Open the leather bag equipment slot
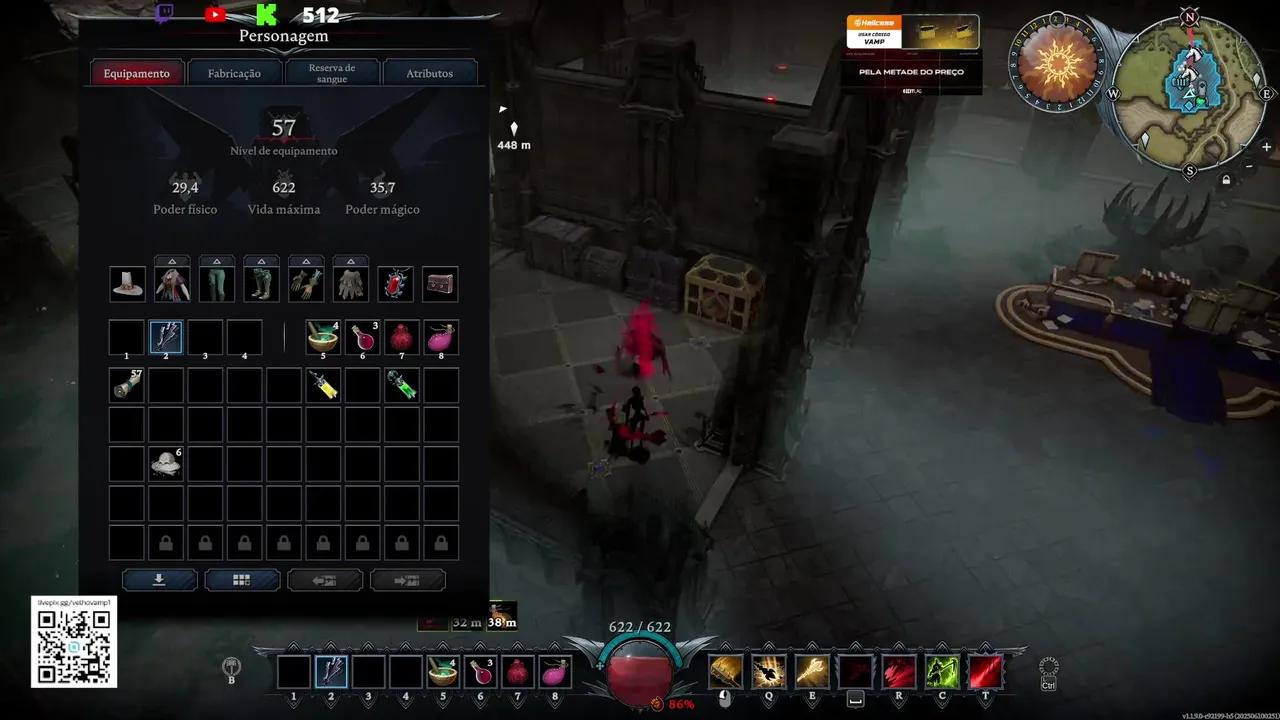 (x=440, y=284)
